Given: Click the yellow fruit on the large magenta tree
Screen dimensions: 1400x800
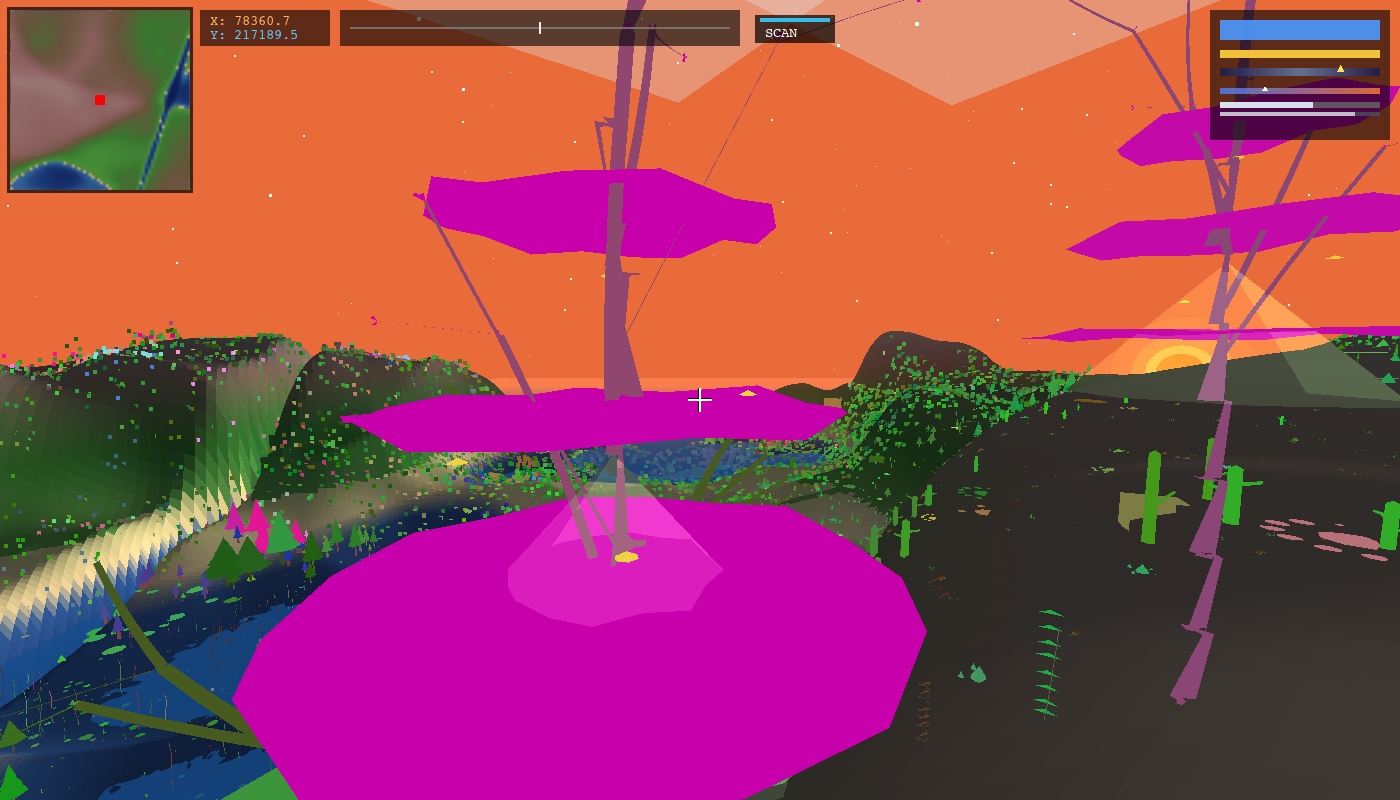Looking at the screenshot, I should pyautogui.click(x=626, y=557).
